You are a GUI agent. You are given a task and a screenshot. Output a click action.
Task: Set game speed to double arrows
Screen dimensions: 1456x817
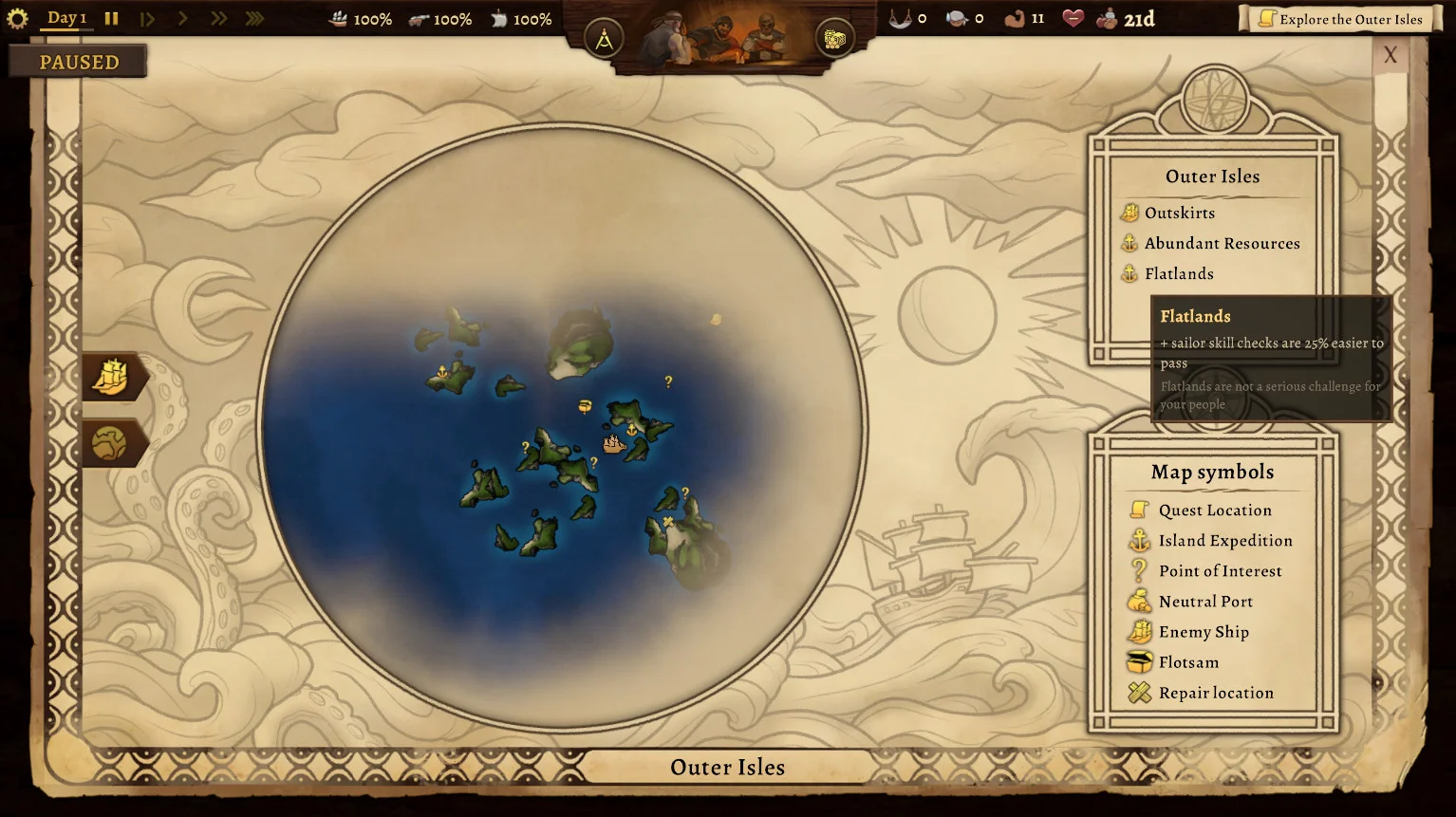pyautogui.click(x=219, y=18)
